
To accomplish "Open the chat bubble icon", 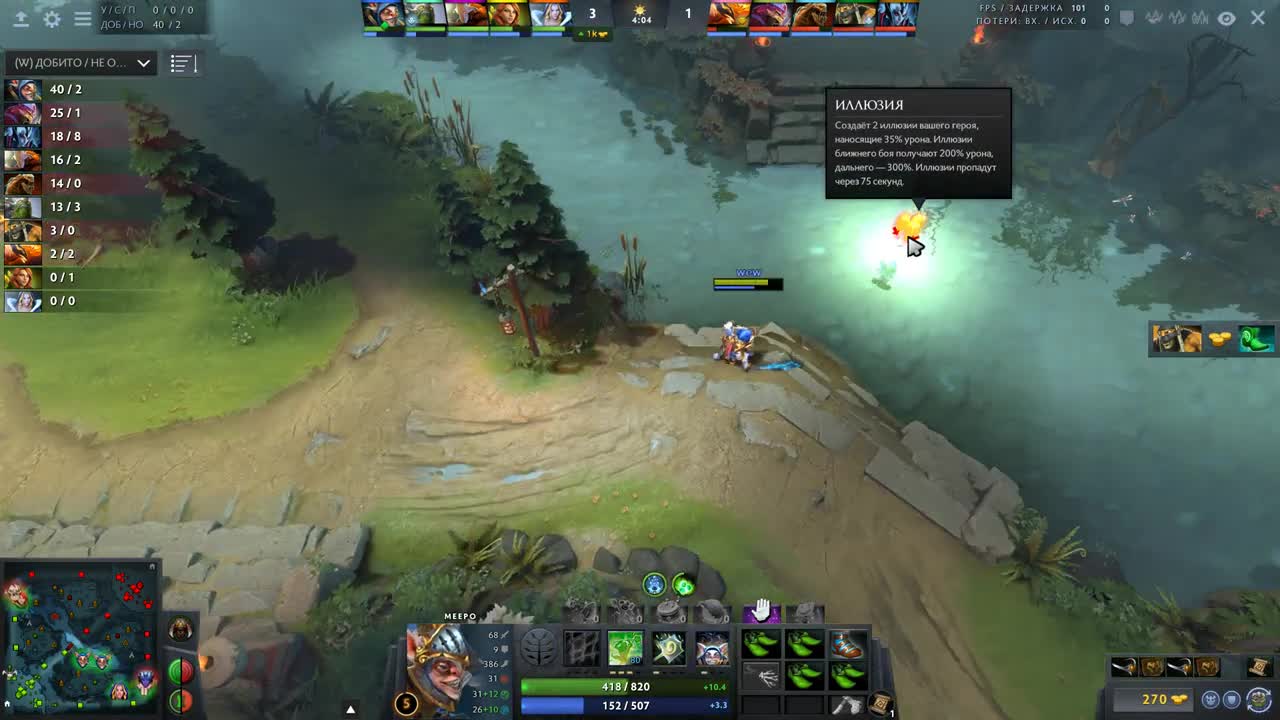I will 1127,18.
